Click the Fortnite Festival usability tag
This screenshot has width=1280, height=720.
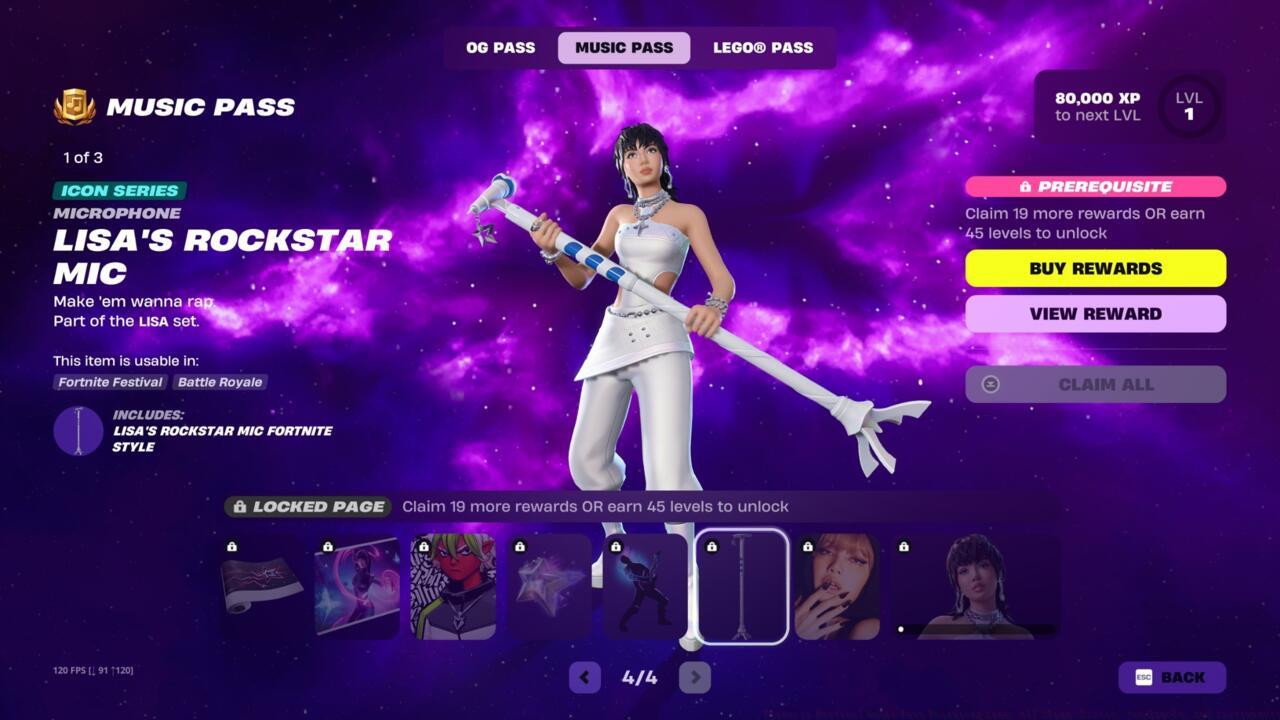click(109, 382)
